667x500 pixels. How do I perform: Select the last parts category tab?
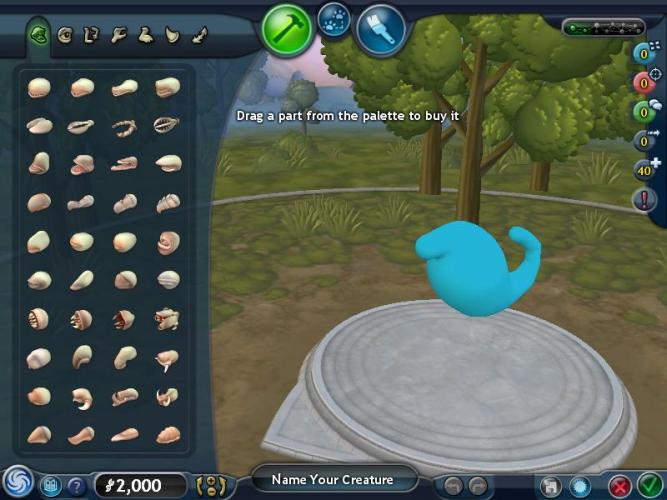199,35
